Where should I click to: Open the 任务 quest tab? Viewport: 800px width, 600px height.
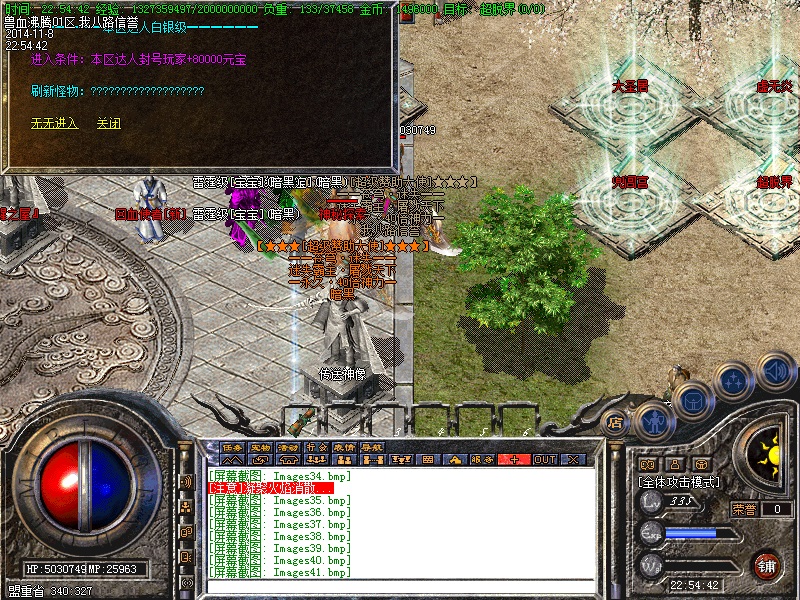(x=233, y=446)
